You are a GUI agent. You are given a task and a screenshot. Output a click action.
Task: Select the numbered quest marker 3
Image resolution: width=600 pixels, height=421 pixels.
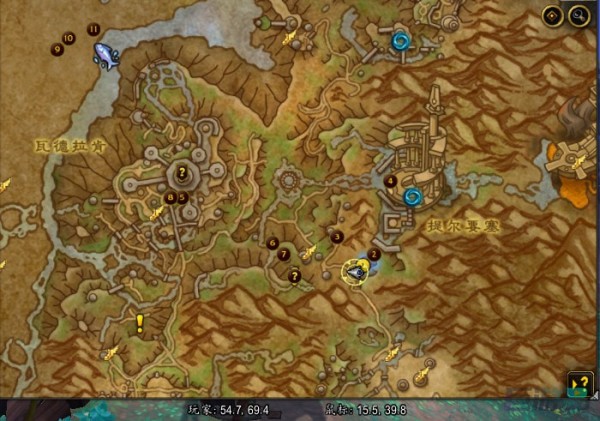coord(338,236)
